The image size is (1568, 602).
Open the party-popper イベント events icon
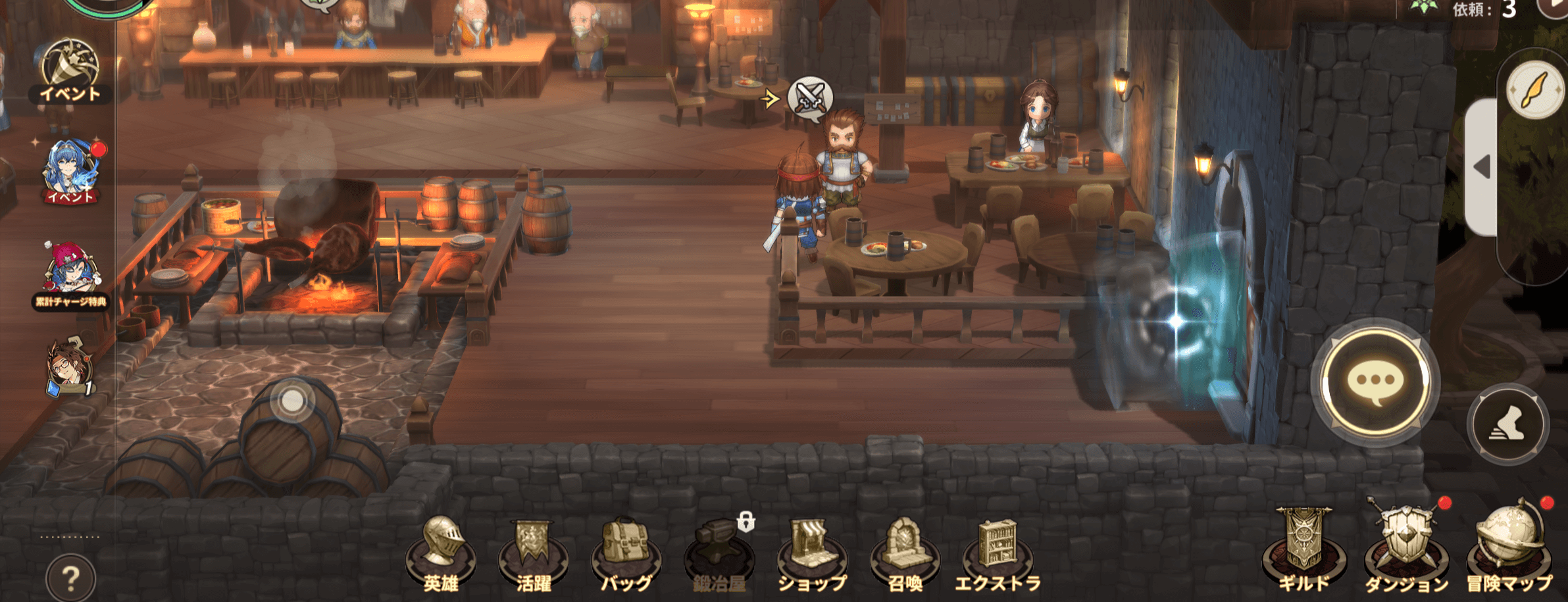70,71
